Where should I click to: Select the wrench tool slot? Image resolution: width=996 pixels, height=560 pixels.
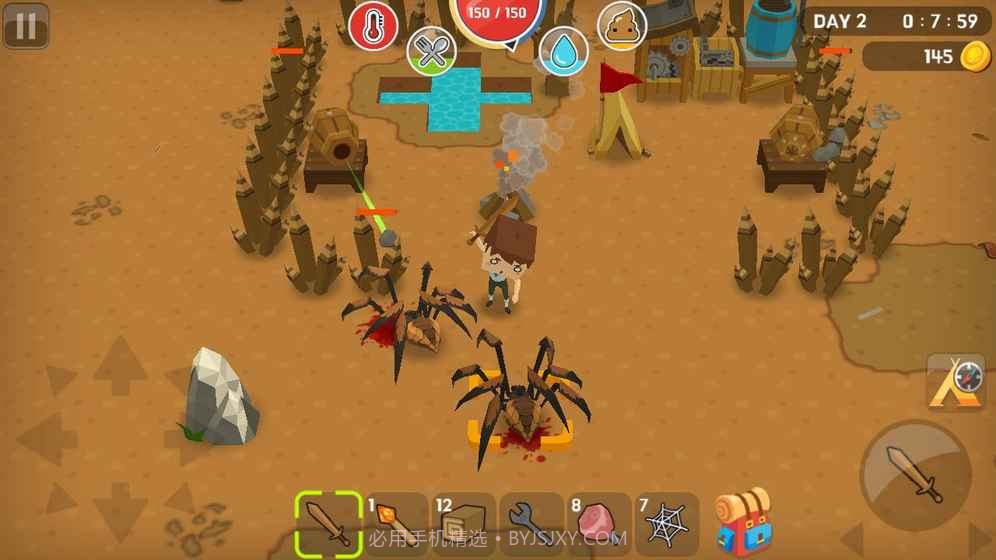531,523
